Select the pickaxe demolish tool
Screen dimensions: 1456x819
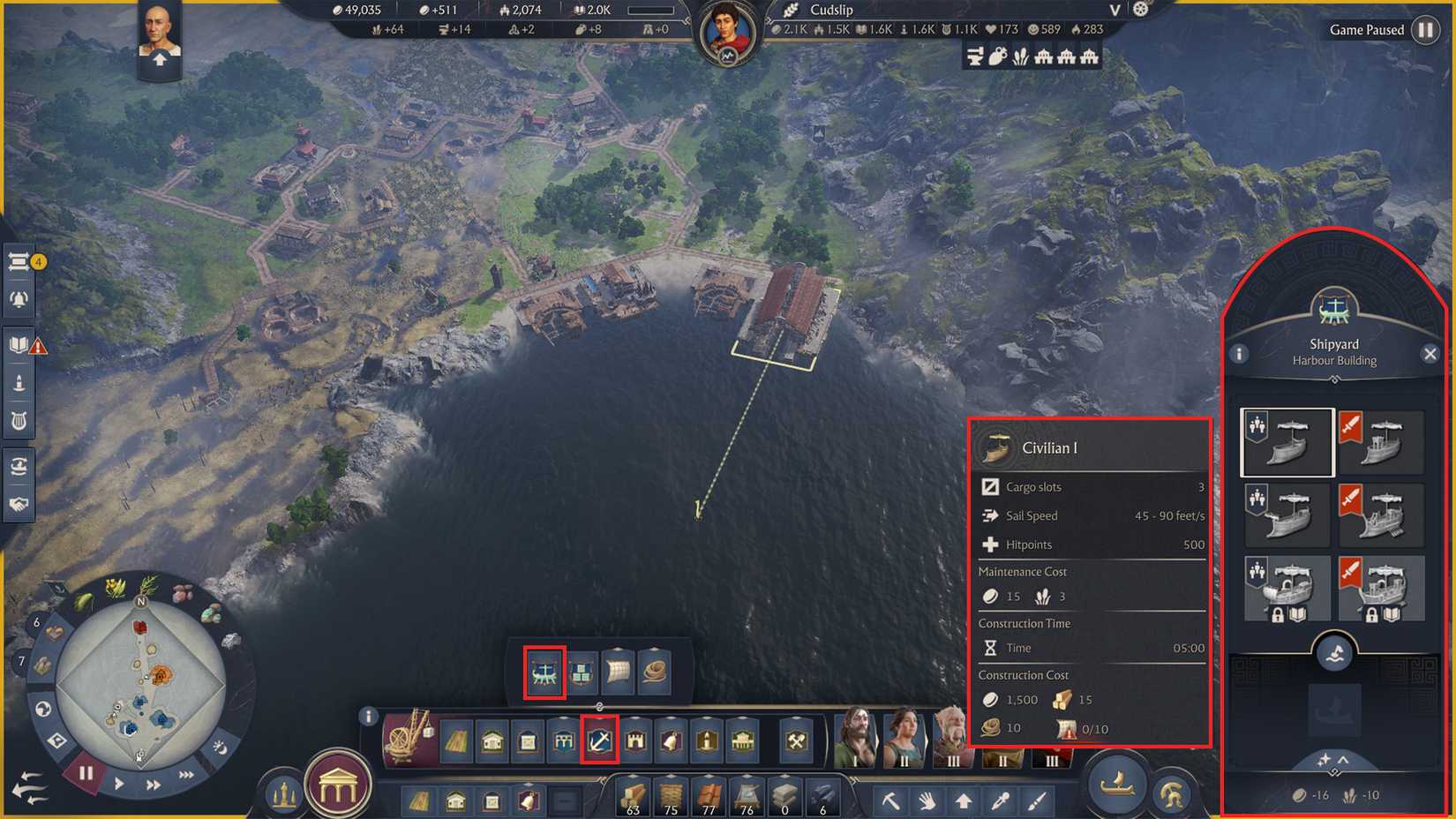pos(891,800)
